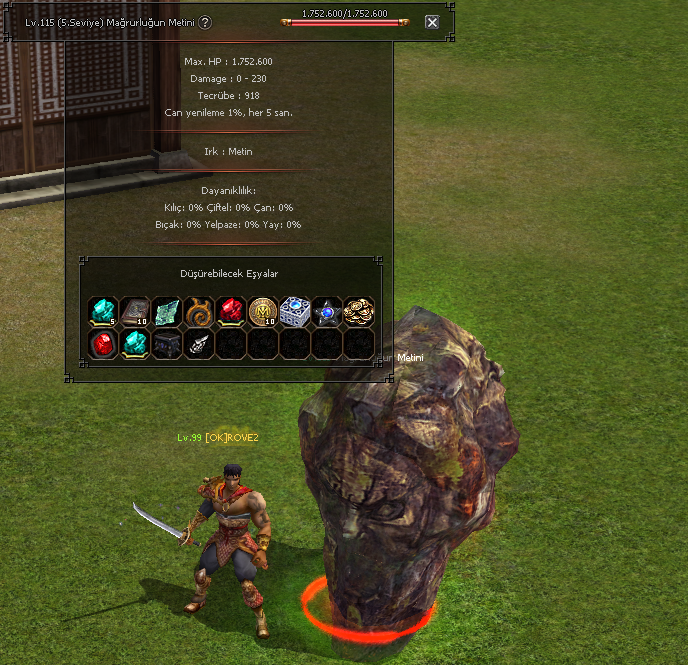
Task: Choose the dark star with blue orb
Action: pyautogui.click(x=327, y=311)
